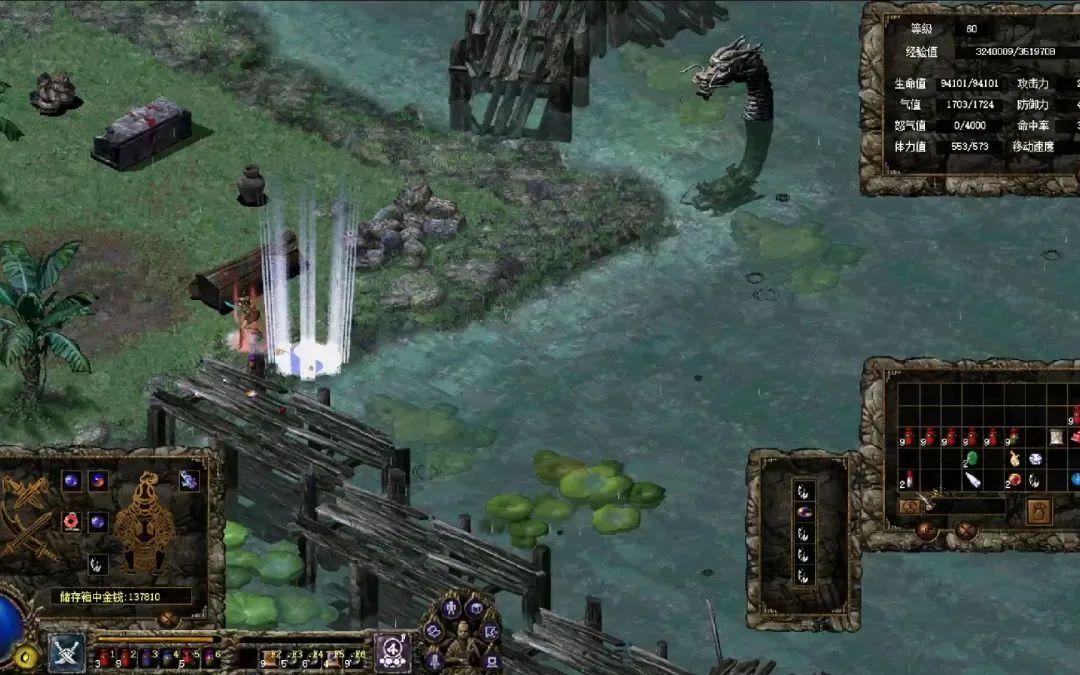Viewport: 1080px width, 675px height.
Task: Open the money pouch button in inventory
Action: pos(1038,512)
